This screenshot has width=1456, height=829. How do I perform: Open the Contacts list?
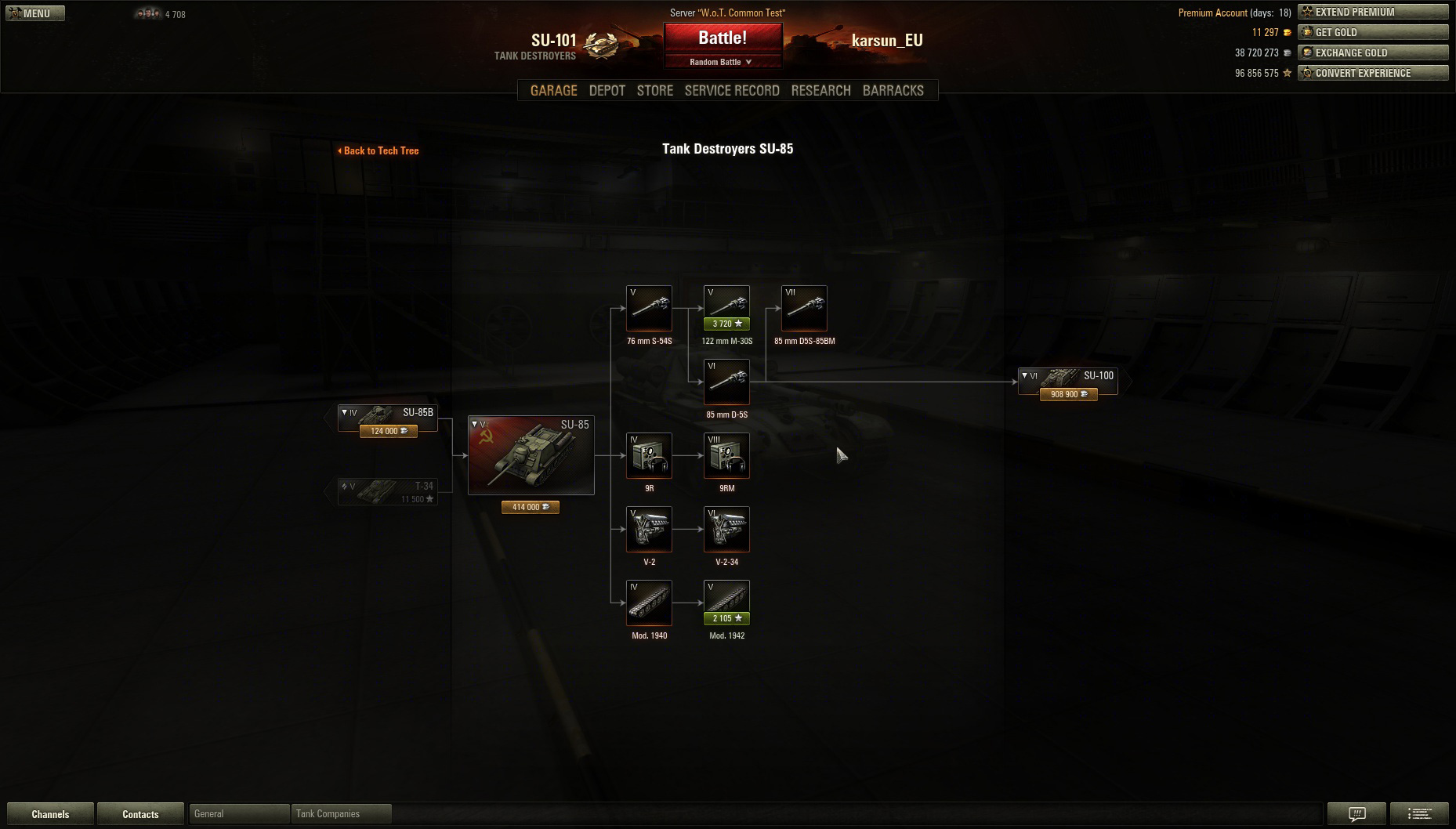click(140, 814)
